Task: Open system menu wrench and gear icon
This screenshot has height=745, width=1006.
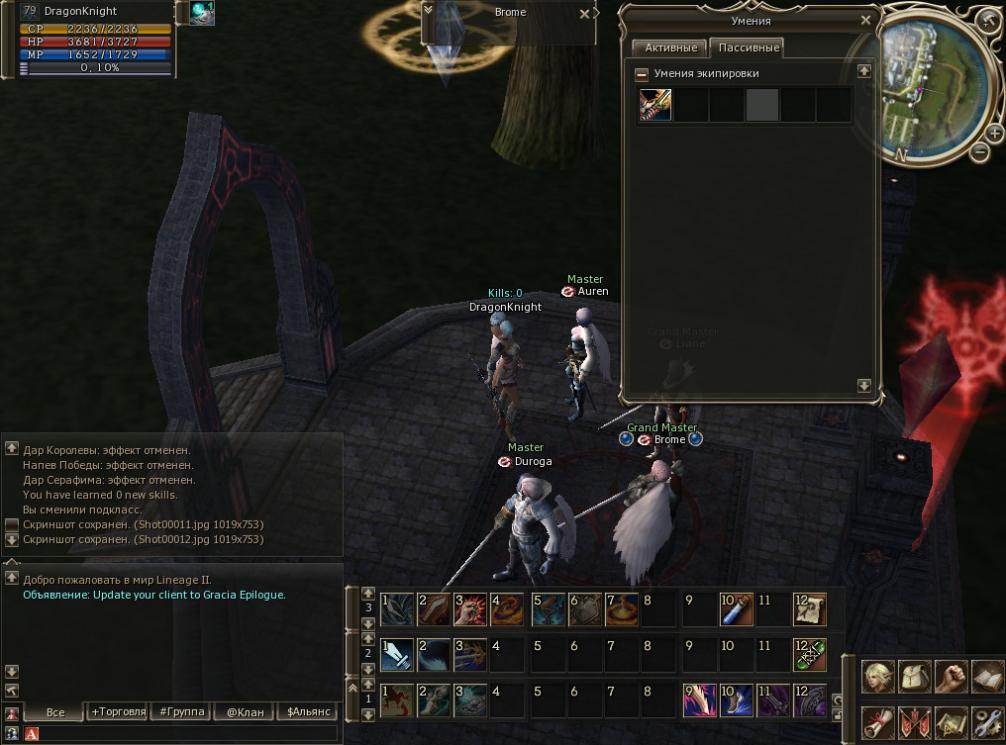Action: pyautogui.click(x=986, y=721)
